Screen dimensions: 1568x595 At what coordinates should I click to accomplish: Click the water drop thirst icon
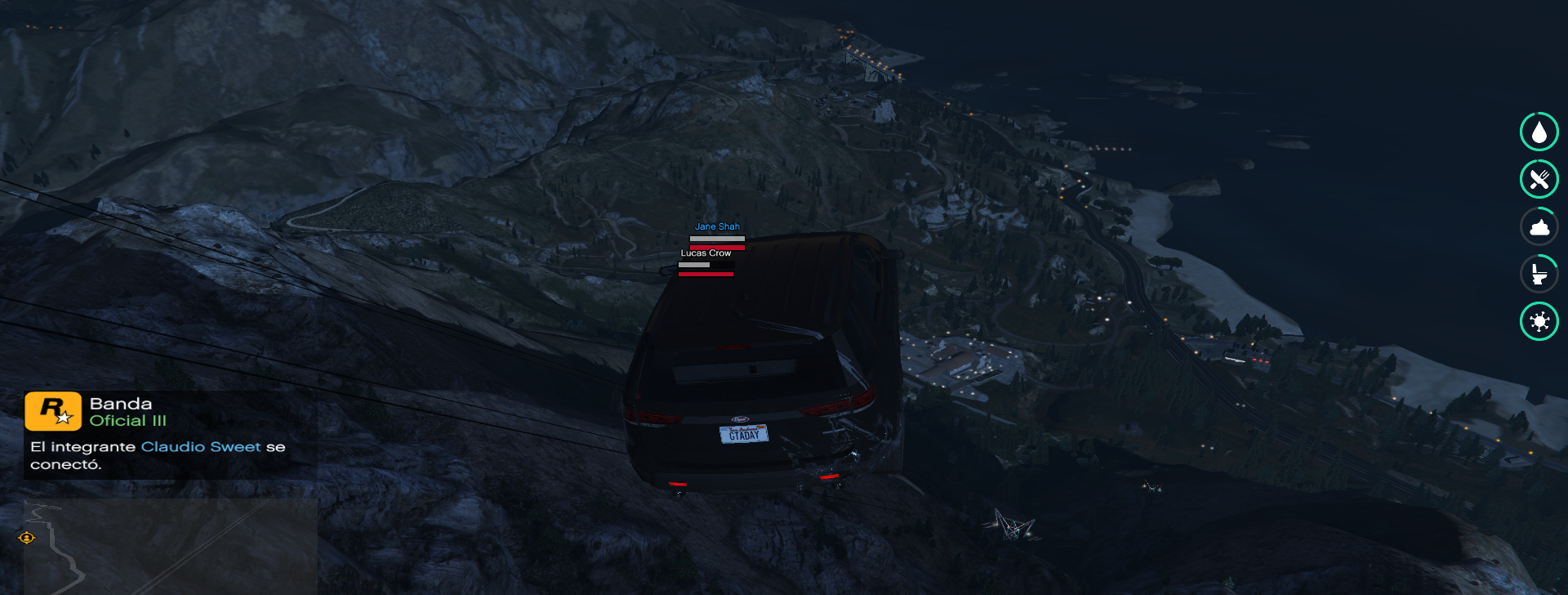click(x=1539, y=132)
